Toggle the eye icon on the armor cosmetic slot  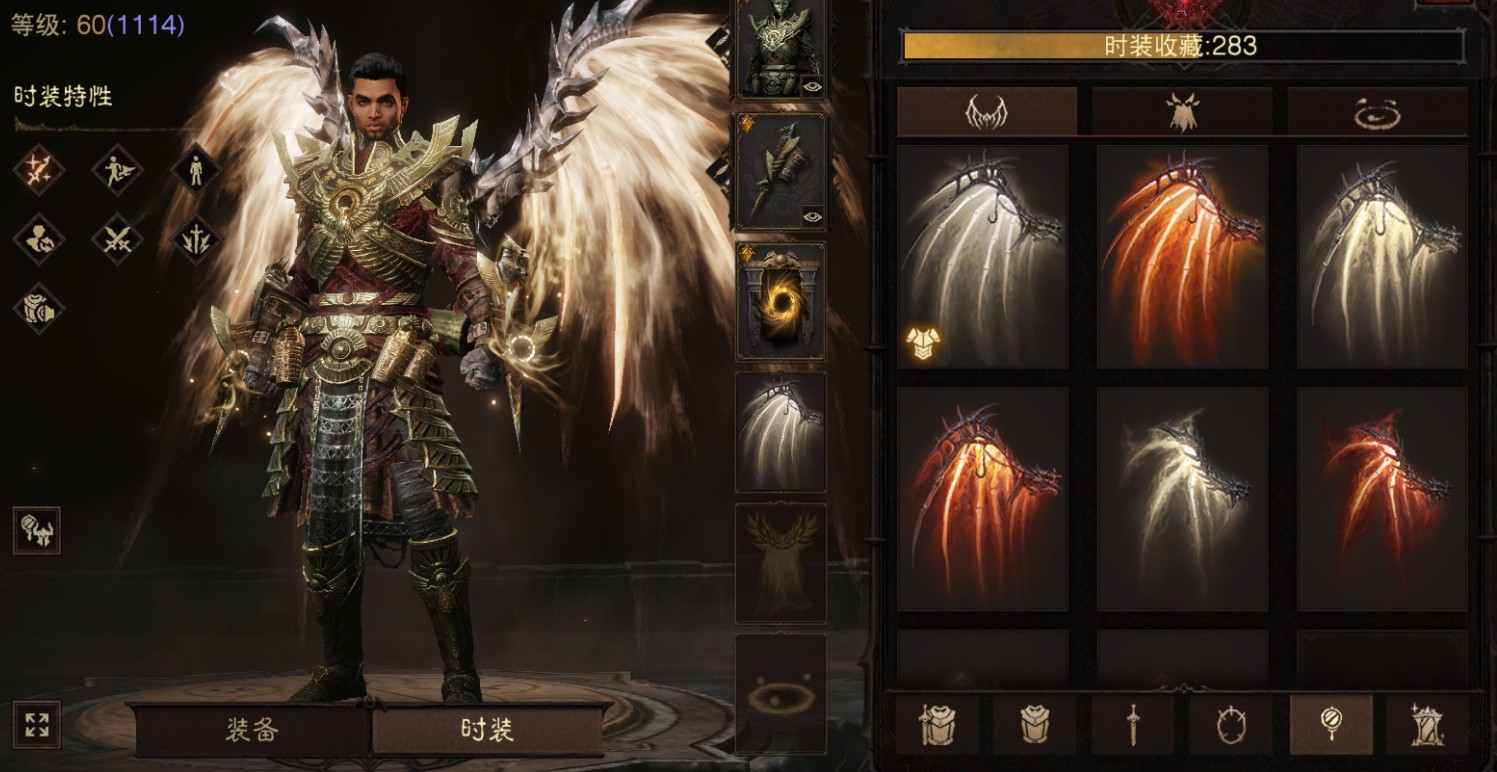[811, 84]
